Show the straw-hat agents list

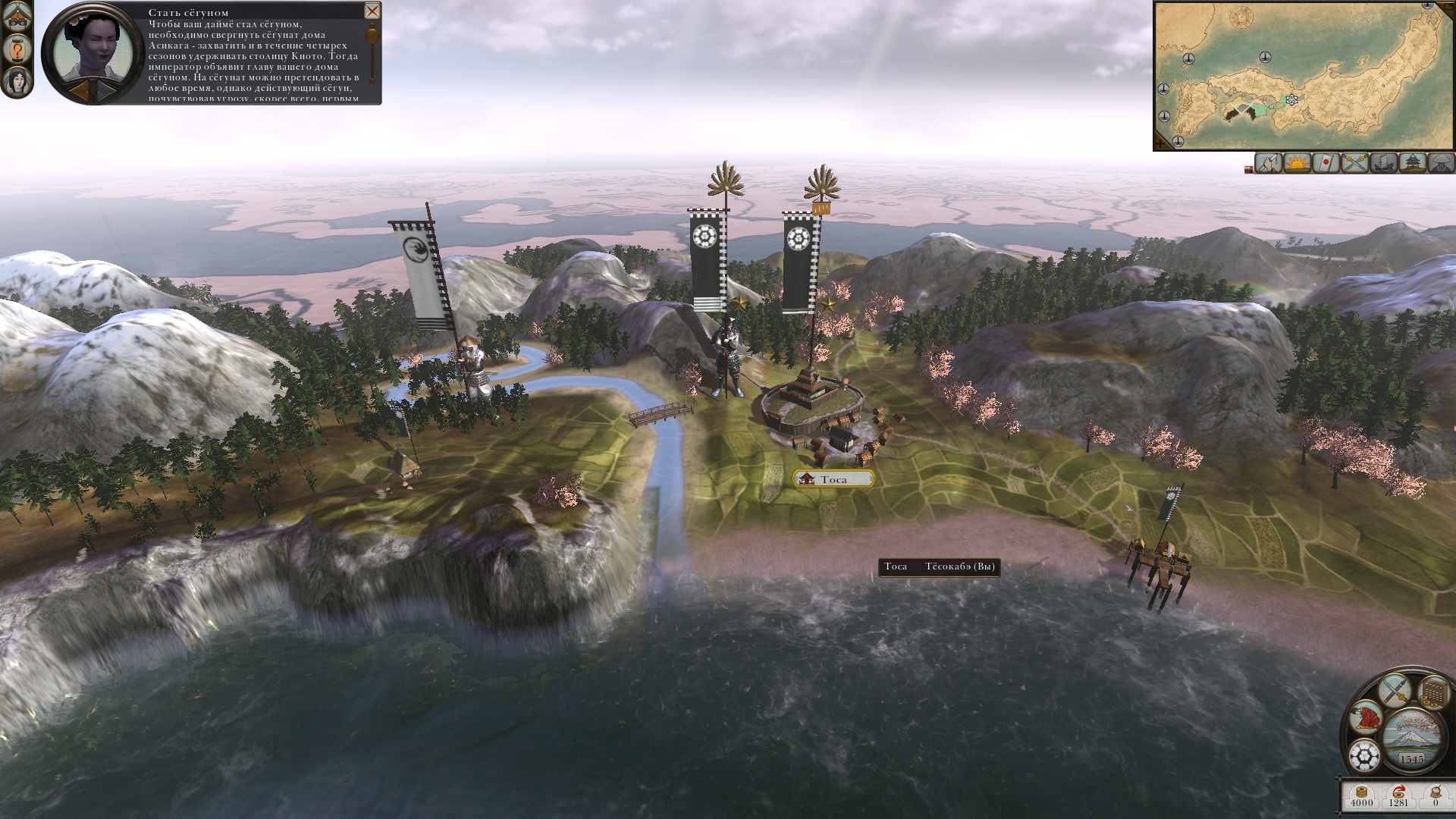click(x=1440, y=163)
